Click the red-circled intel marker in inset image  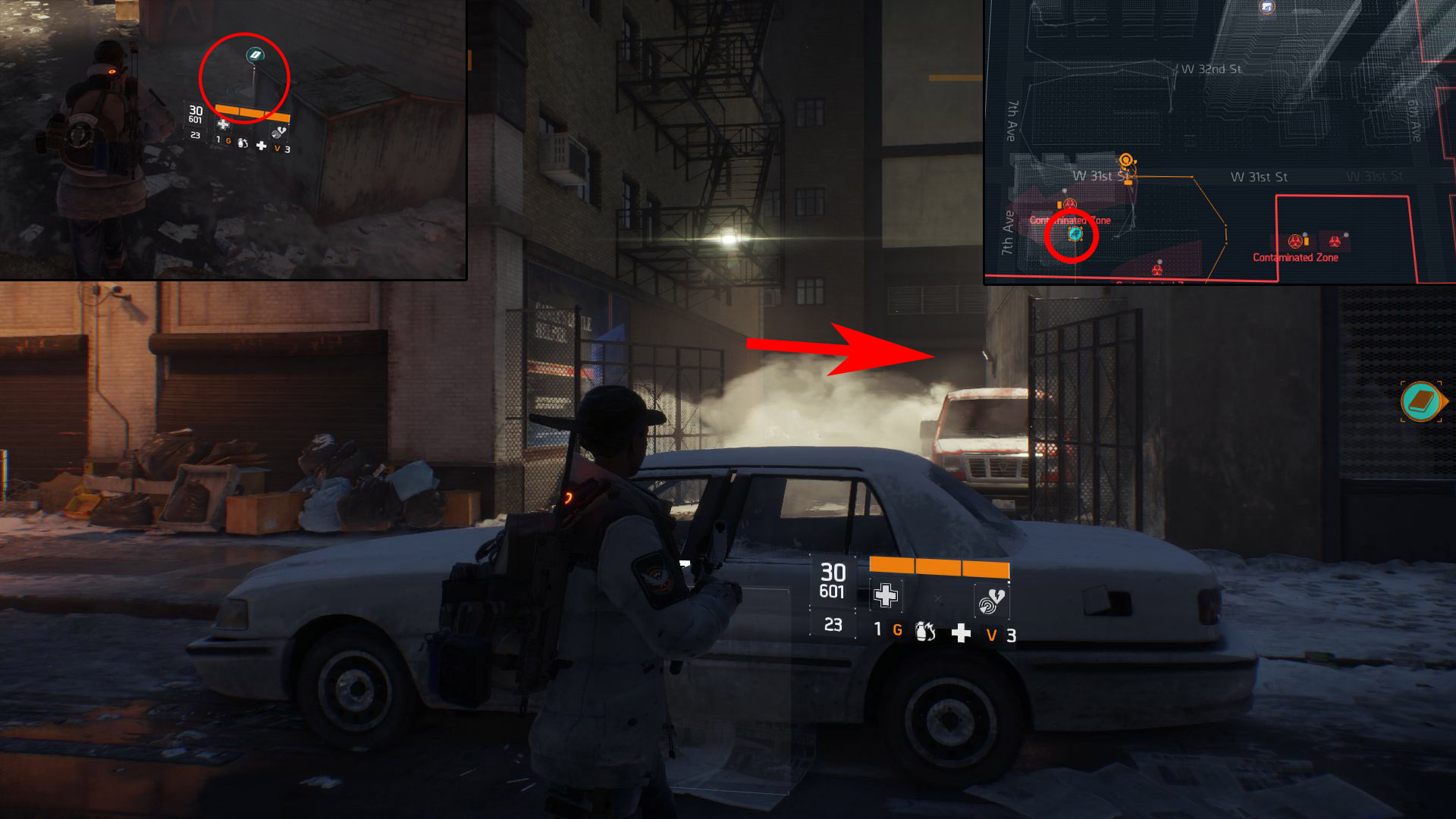[255, 55]
